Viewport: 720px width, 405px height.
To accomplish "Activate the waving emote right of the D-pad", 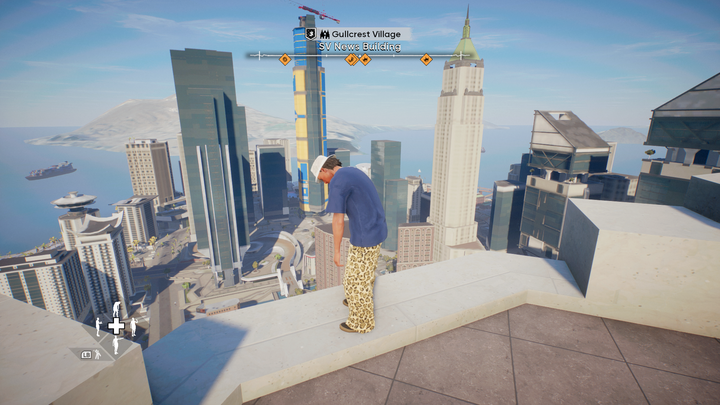I will pyautogui.click(x=132, y=326).
